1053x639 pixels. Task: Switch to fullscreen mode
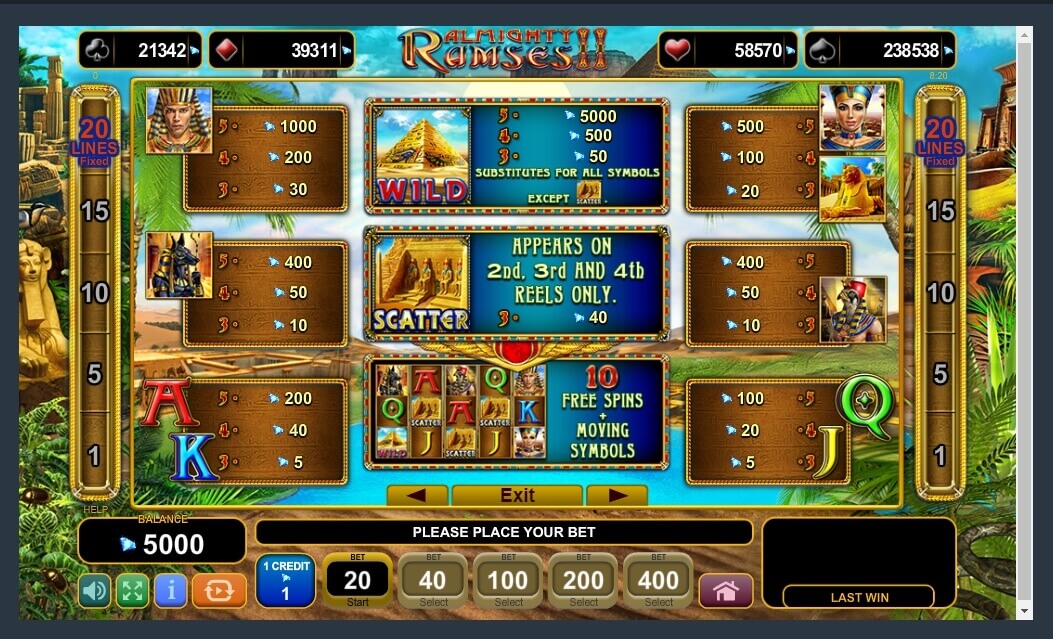click(x=132, y=590)
